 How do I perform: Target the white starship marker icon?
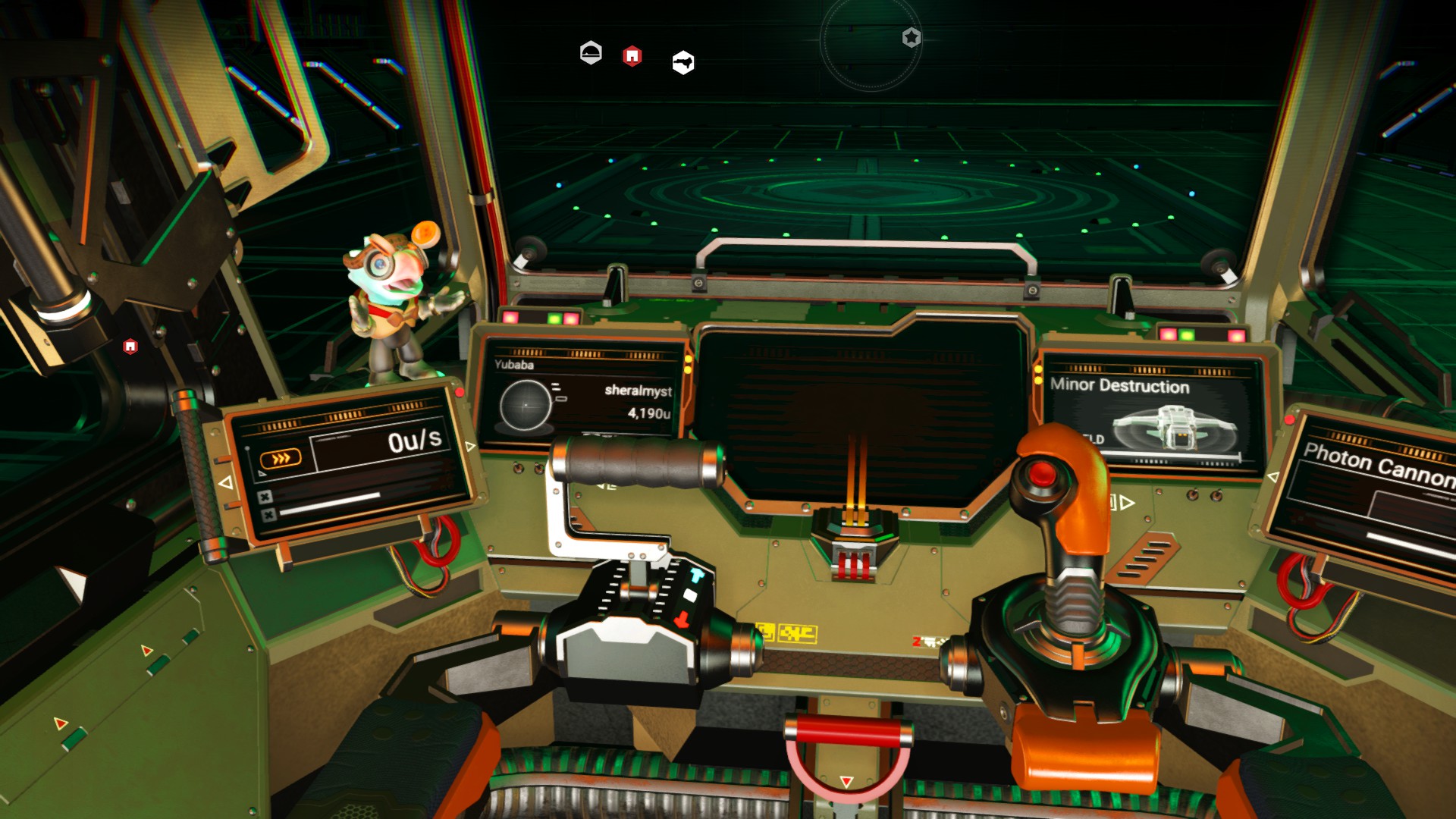[x=683, y=63]
